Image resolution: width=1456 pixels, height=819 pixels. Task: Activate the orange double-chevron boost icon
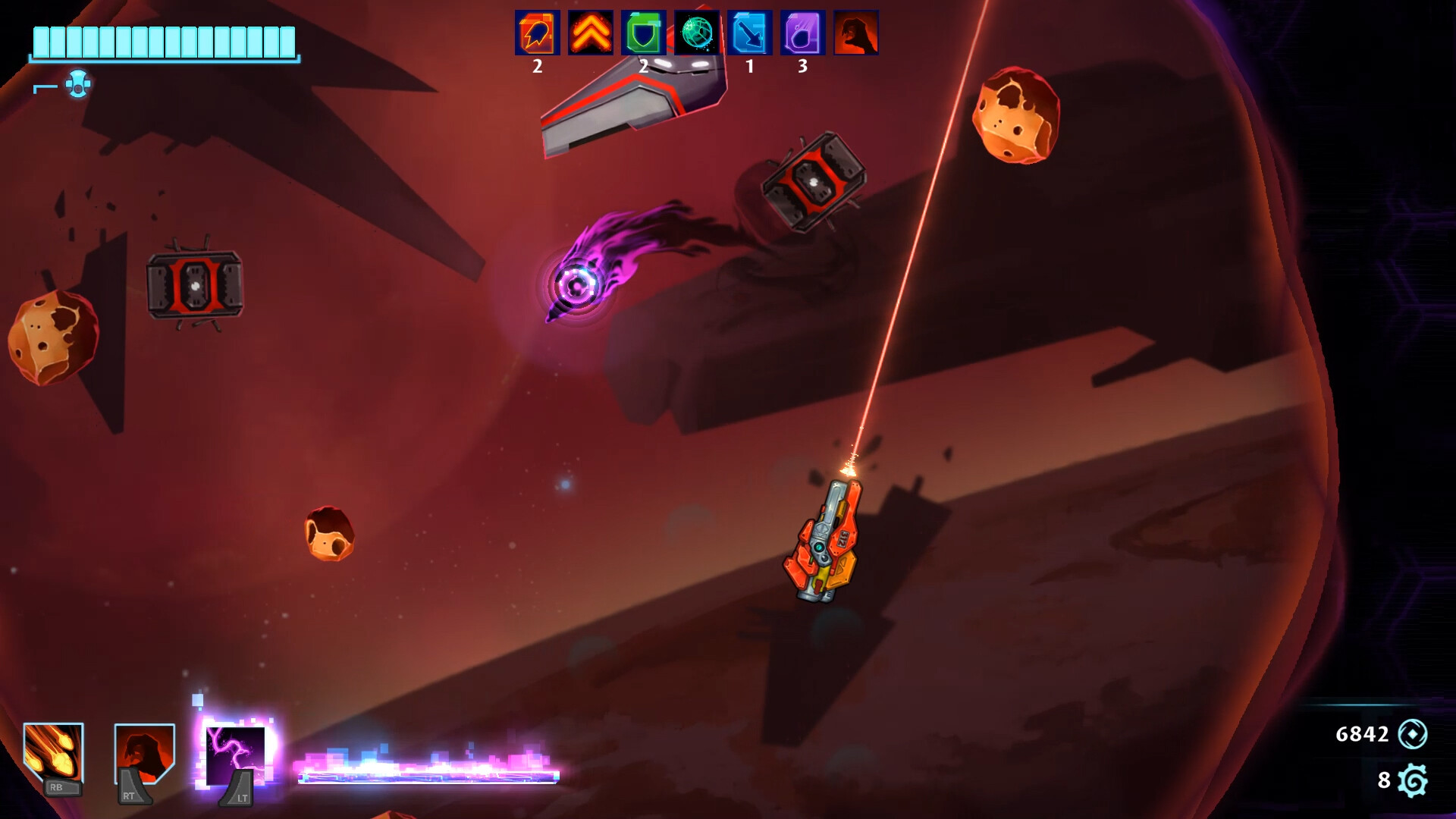(x=589, y=33)
